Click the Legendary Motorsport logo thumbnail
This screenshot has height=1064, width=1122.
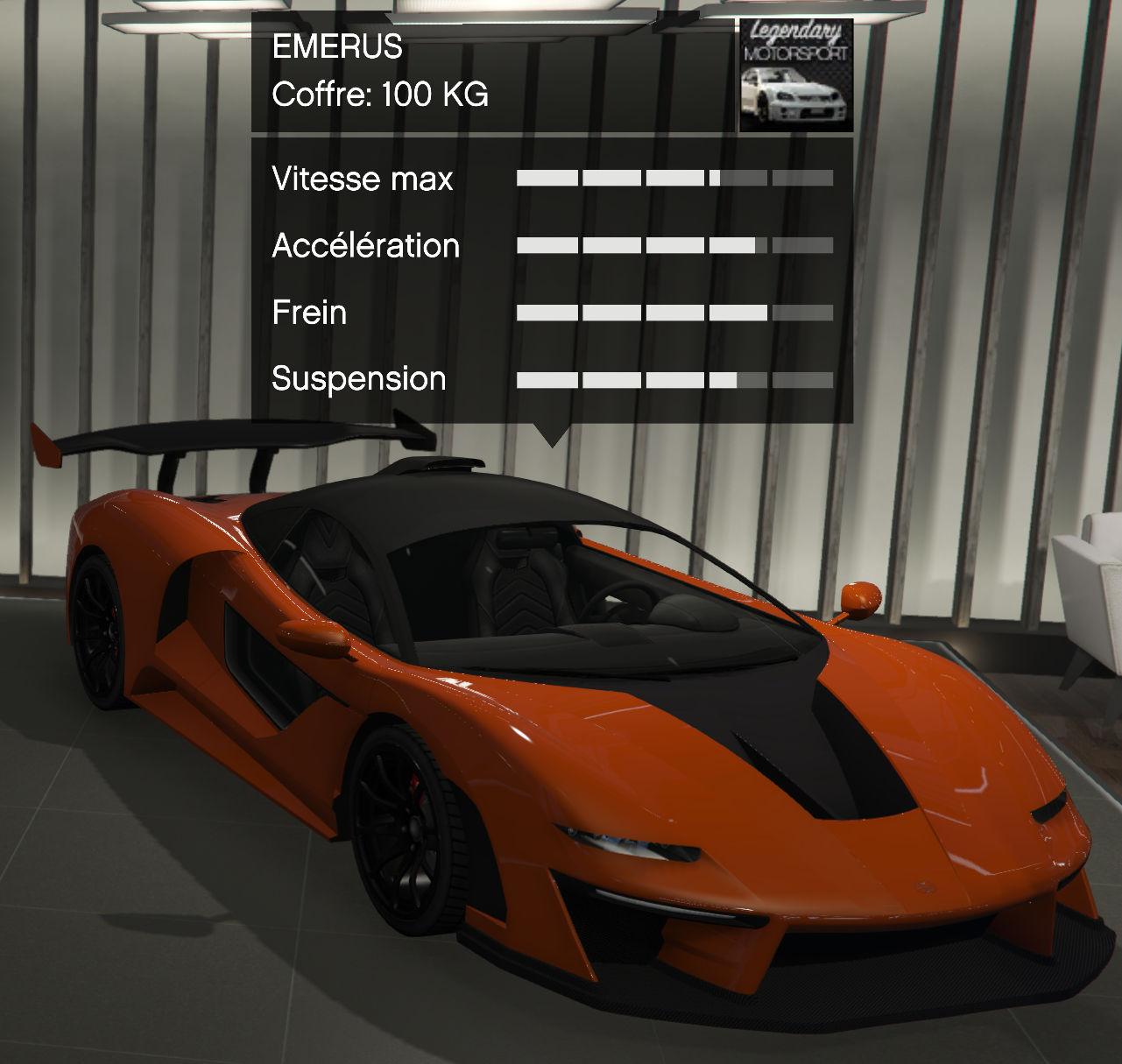(x=795, y=75)
